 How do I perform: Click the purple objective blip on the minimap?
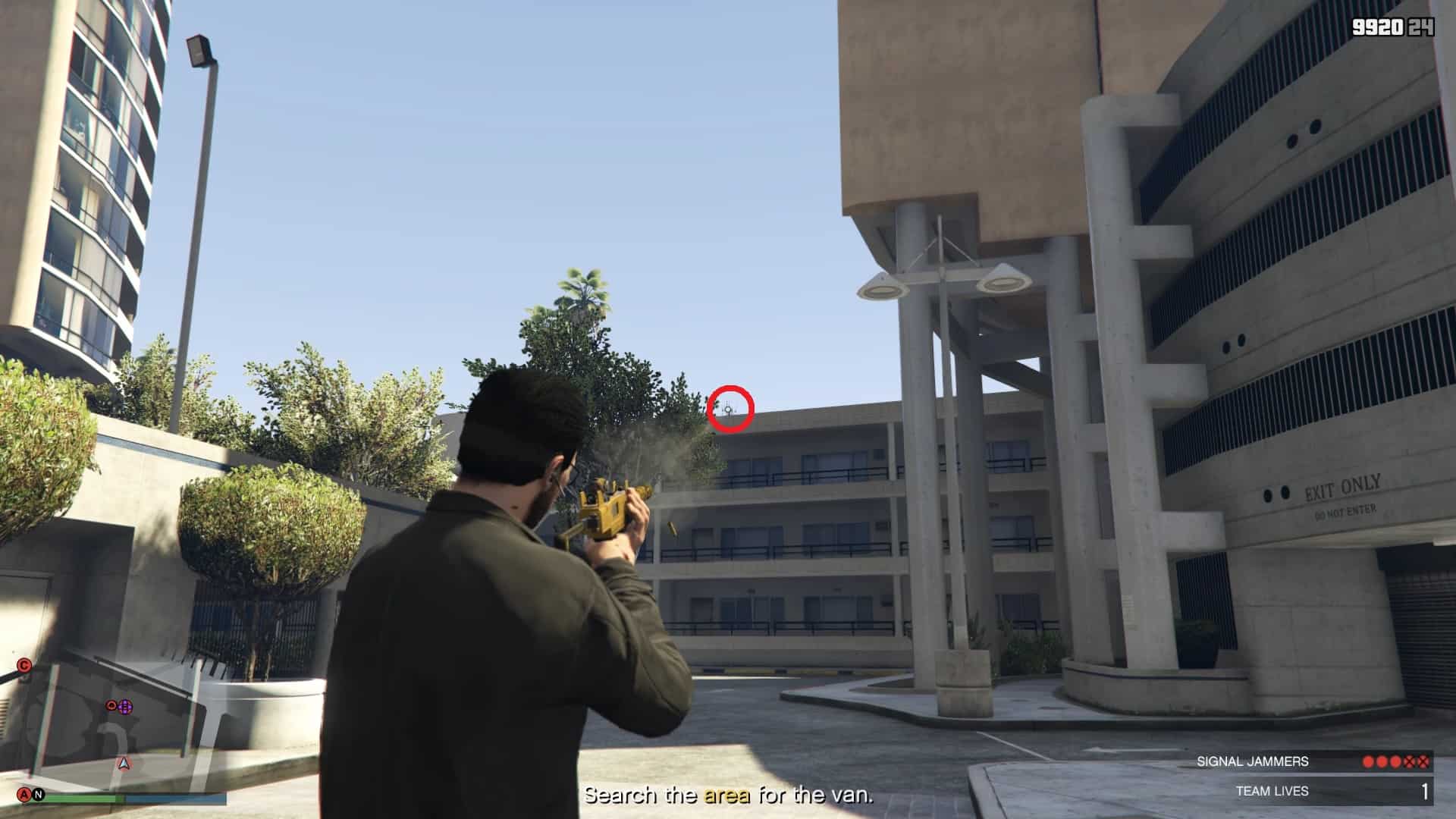coord(125,707)
